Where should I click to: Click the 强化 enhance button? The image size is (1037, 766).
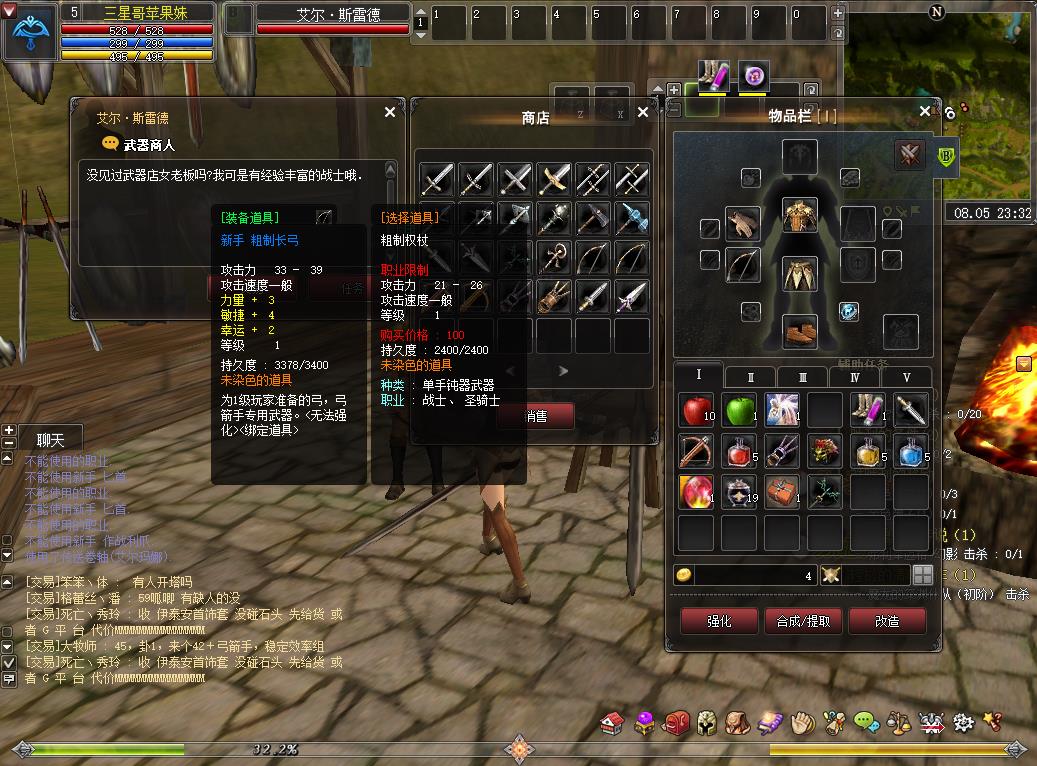pyautogui.click(x=719, y=621)
